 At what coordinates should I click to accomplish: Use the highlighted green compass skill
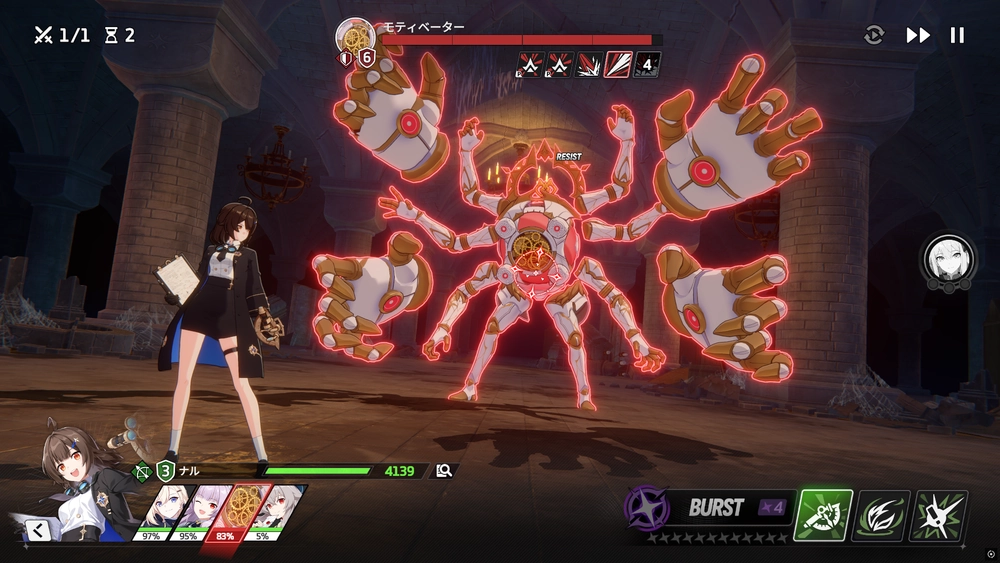[823, 515]
